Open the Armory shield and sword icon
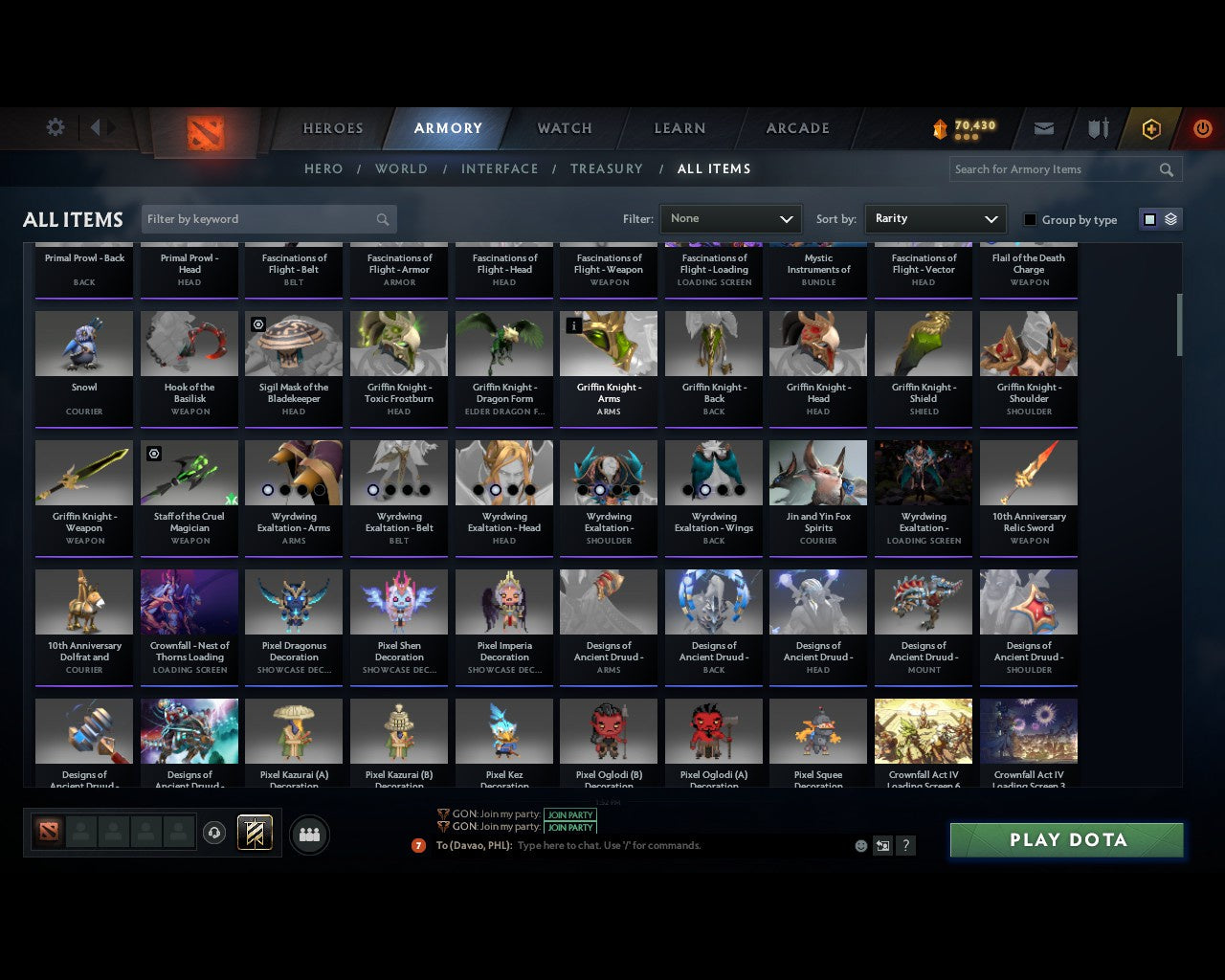Image resolution: width=1225 pixels, height=980 pixels. pos(1097,128)
